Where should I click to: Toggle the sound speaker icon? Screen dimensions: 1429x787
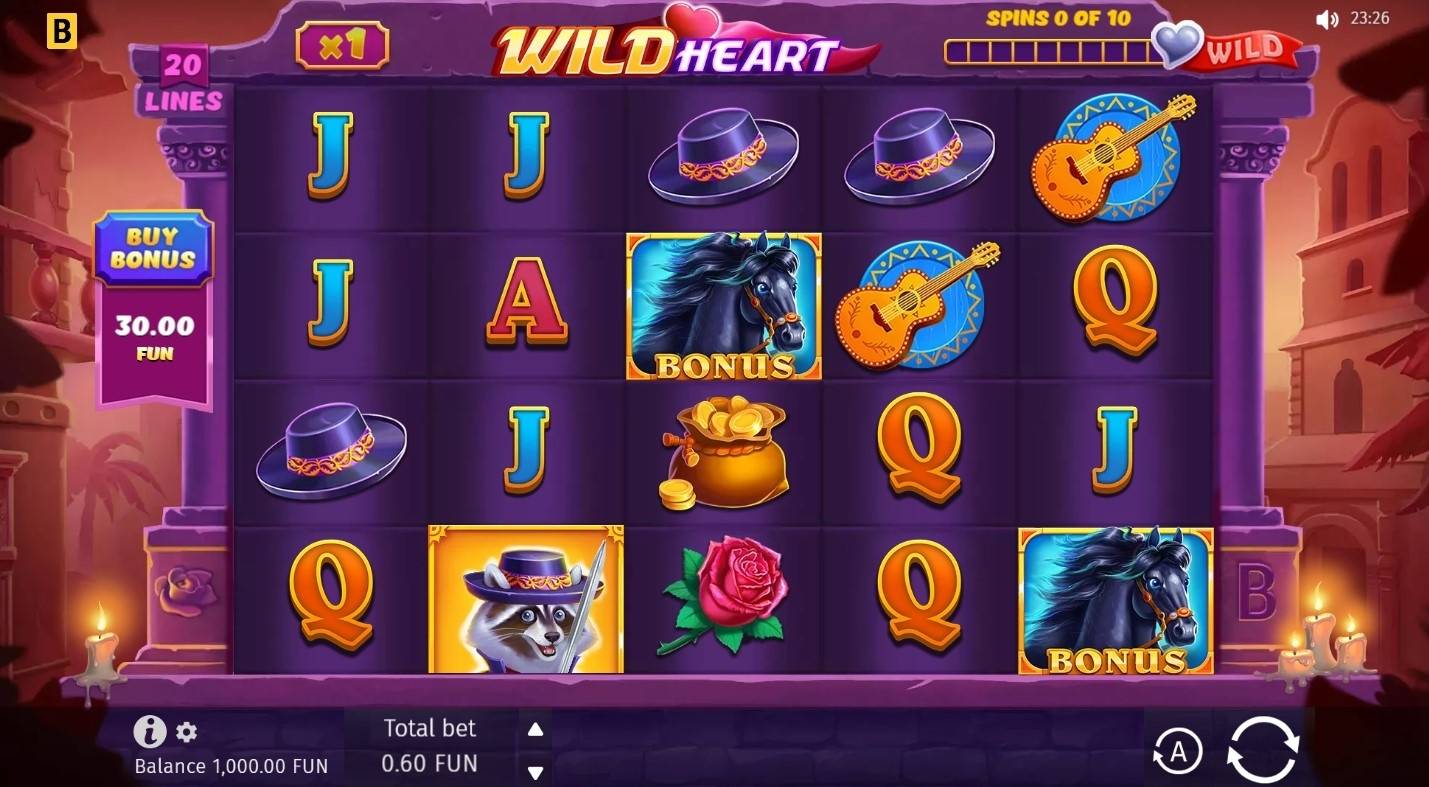pos(1326,19)
